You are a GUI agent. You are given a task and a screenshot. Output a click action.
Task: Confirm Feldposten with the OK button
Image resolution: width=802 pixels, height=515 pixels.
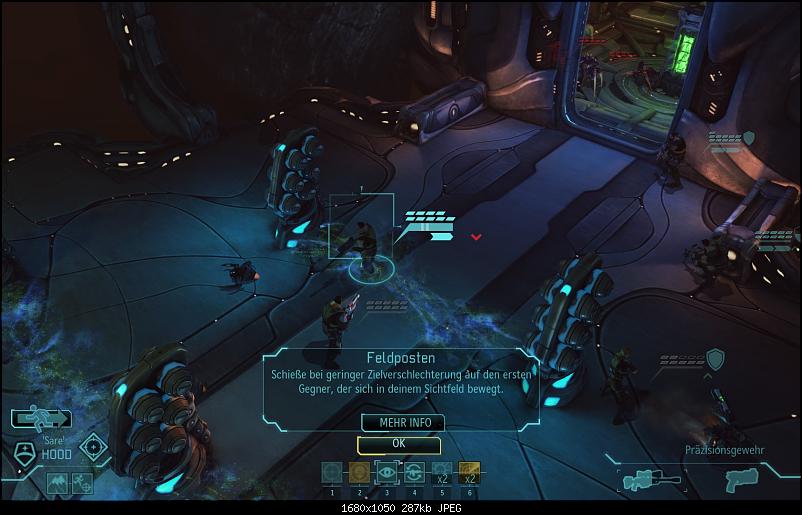tap(398, 443)
